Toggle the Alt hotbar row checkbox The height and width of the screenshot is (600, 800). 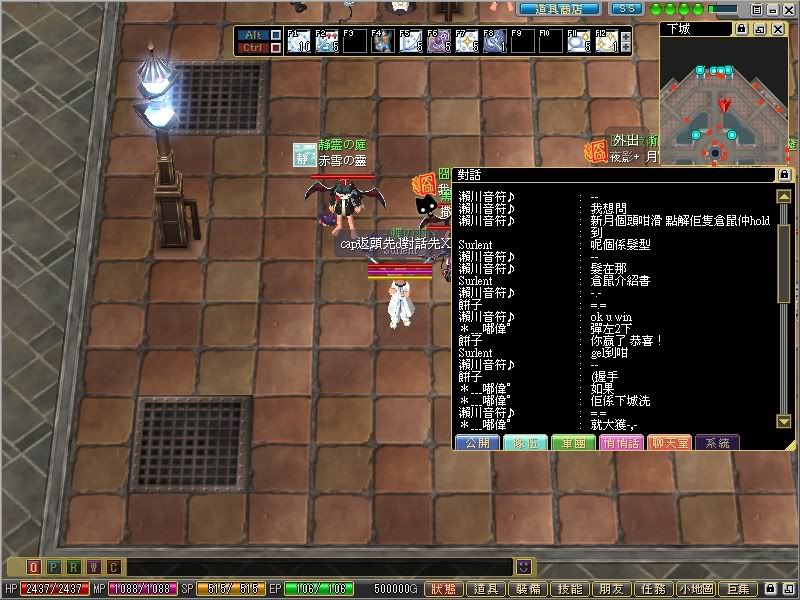pyautogui.click(x=276, y=35)
